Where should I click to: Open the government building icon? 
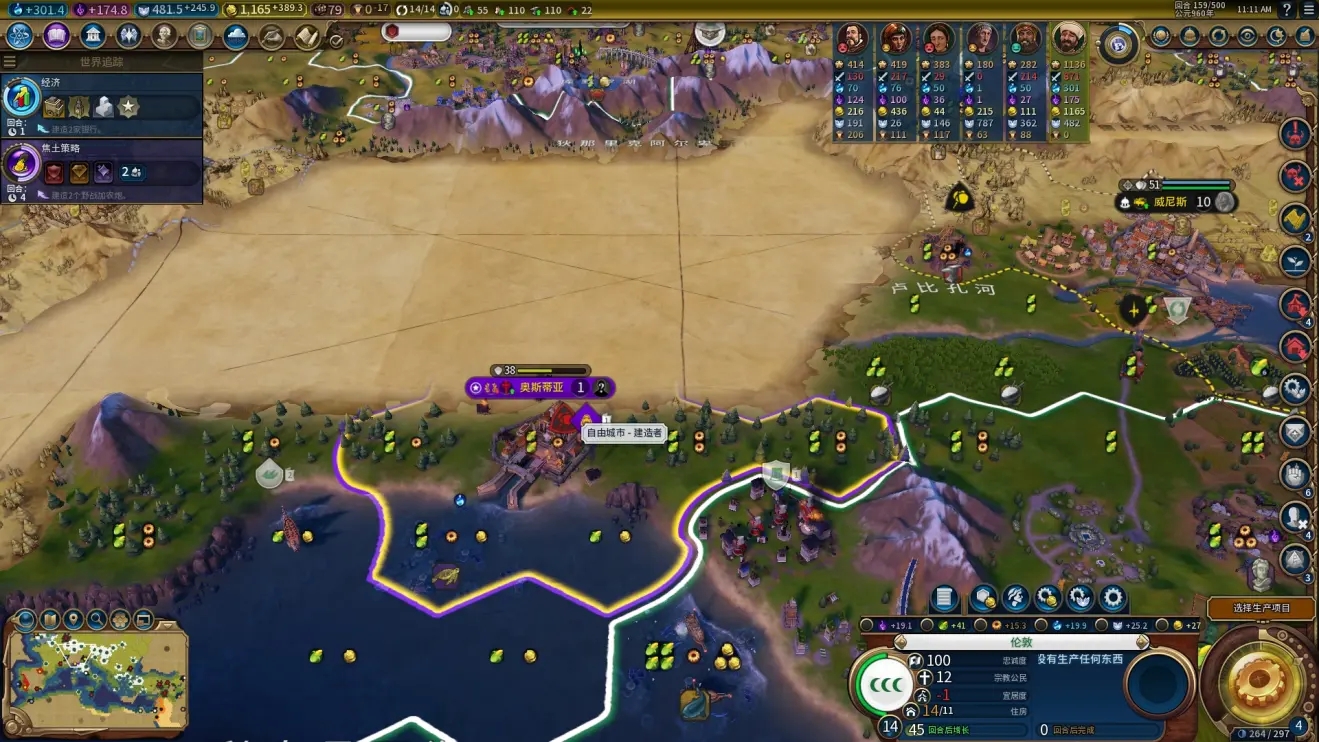pos(93,36)
